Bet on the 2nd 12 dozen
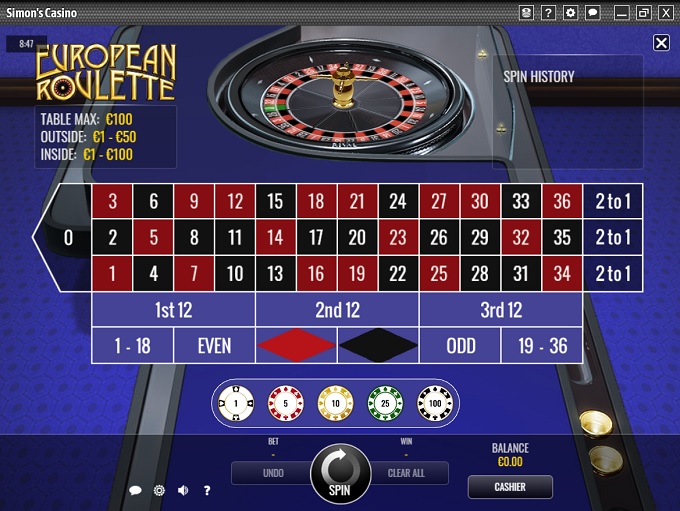 click(337, 310)
